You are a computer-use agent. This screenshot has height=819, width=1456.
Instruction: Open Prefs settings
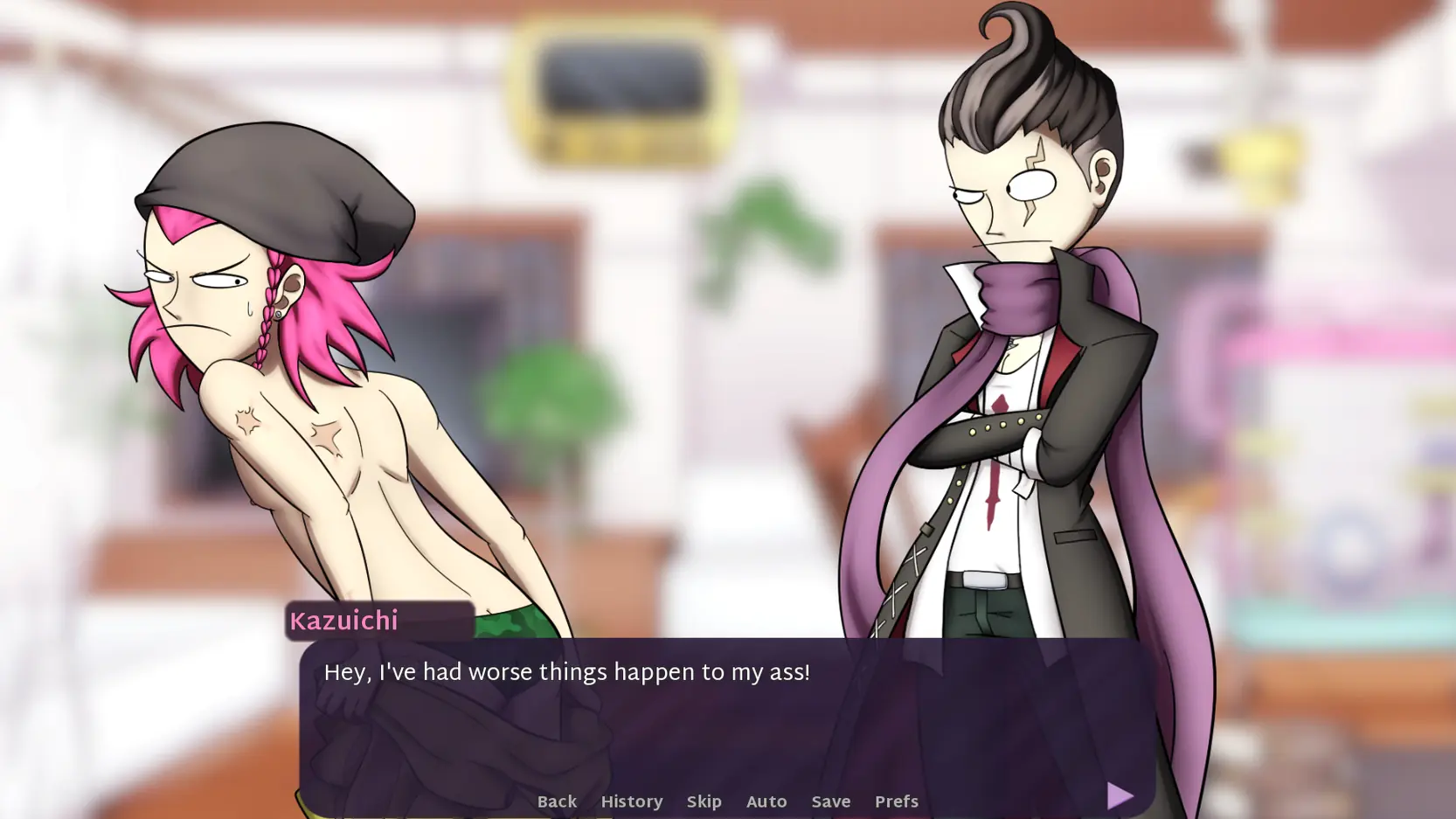pos(896,802)
